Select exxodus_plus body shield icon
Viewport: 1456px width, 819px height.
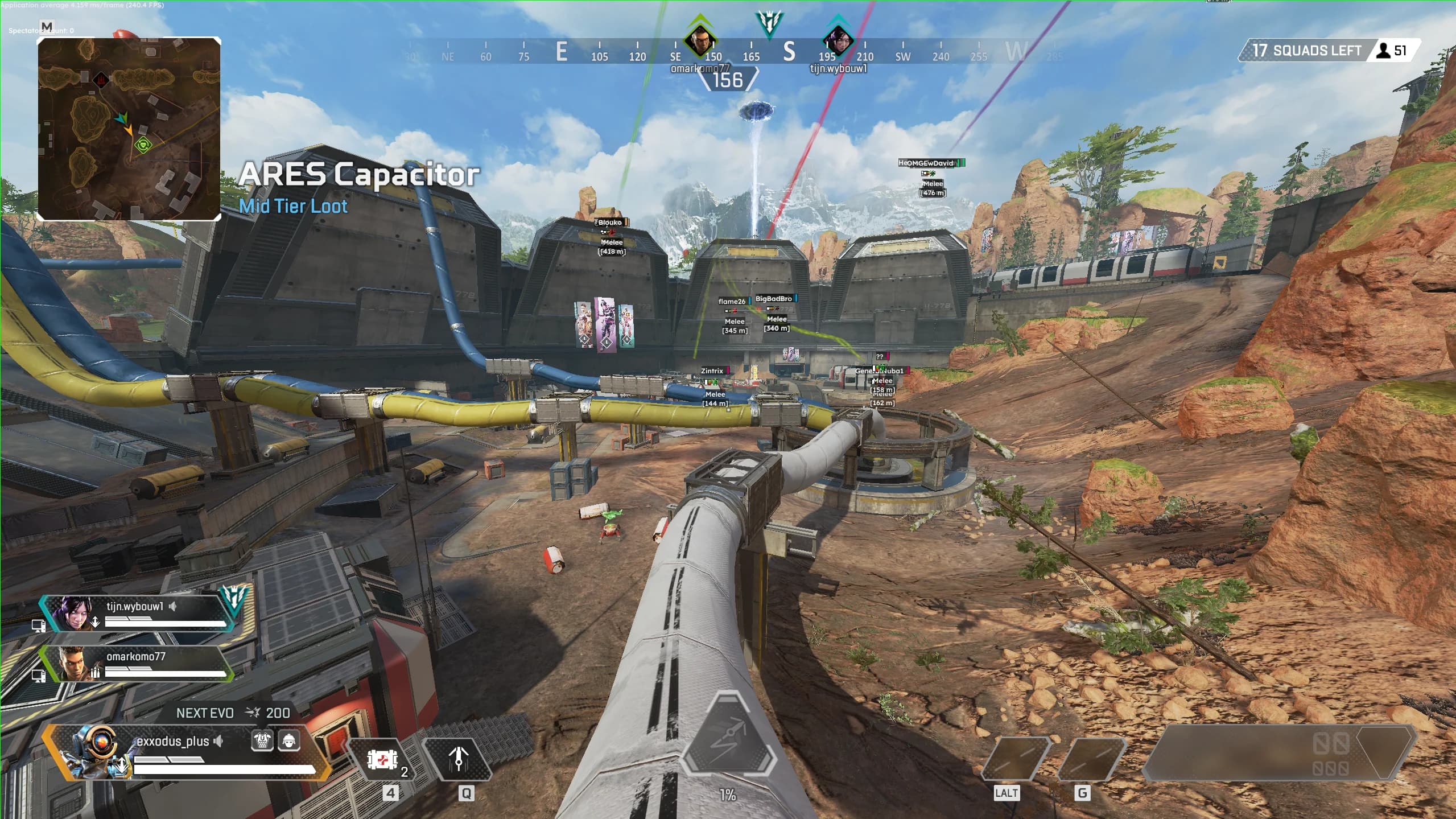263,741
